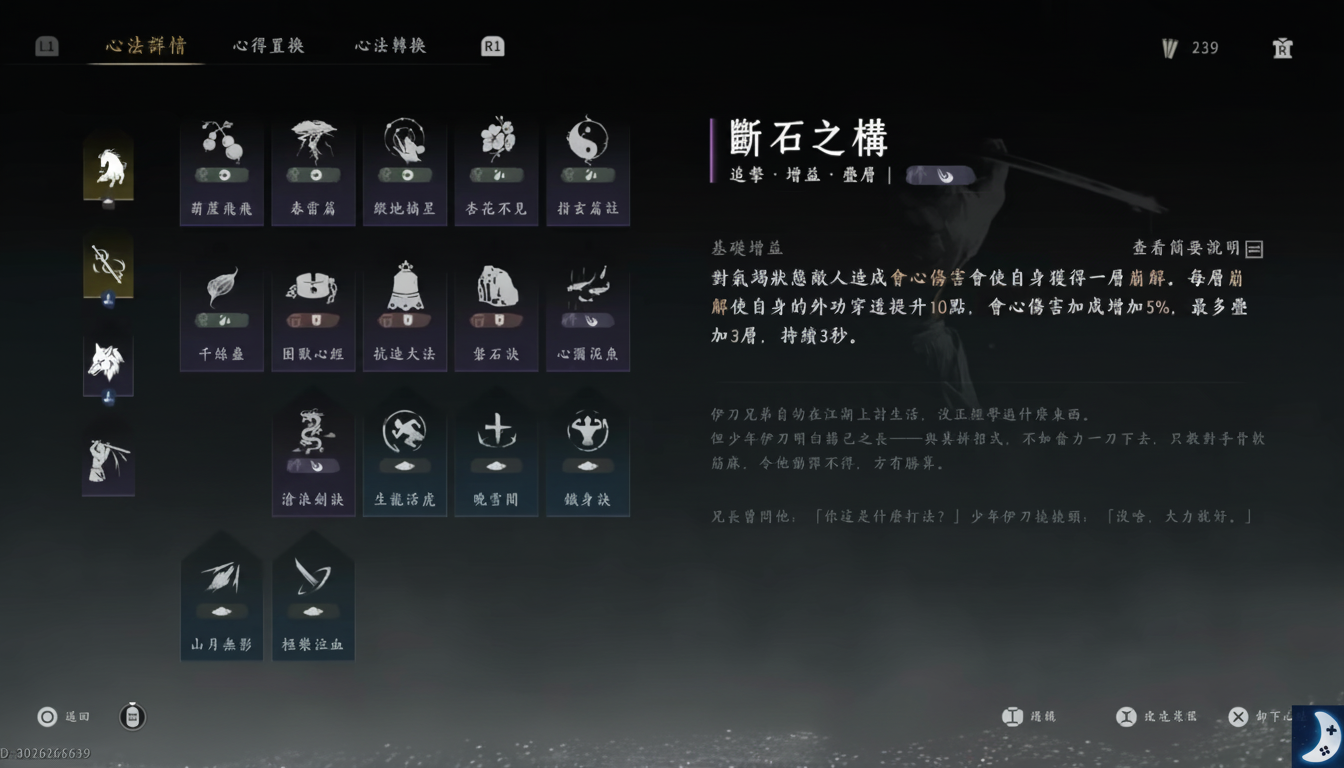Click the currency counter showing 239

coord(1190,47)
